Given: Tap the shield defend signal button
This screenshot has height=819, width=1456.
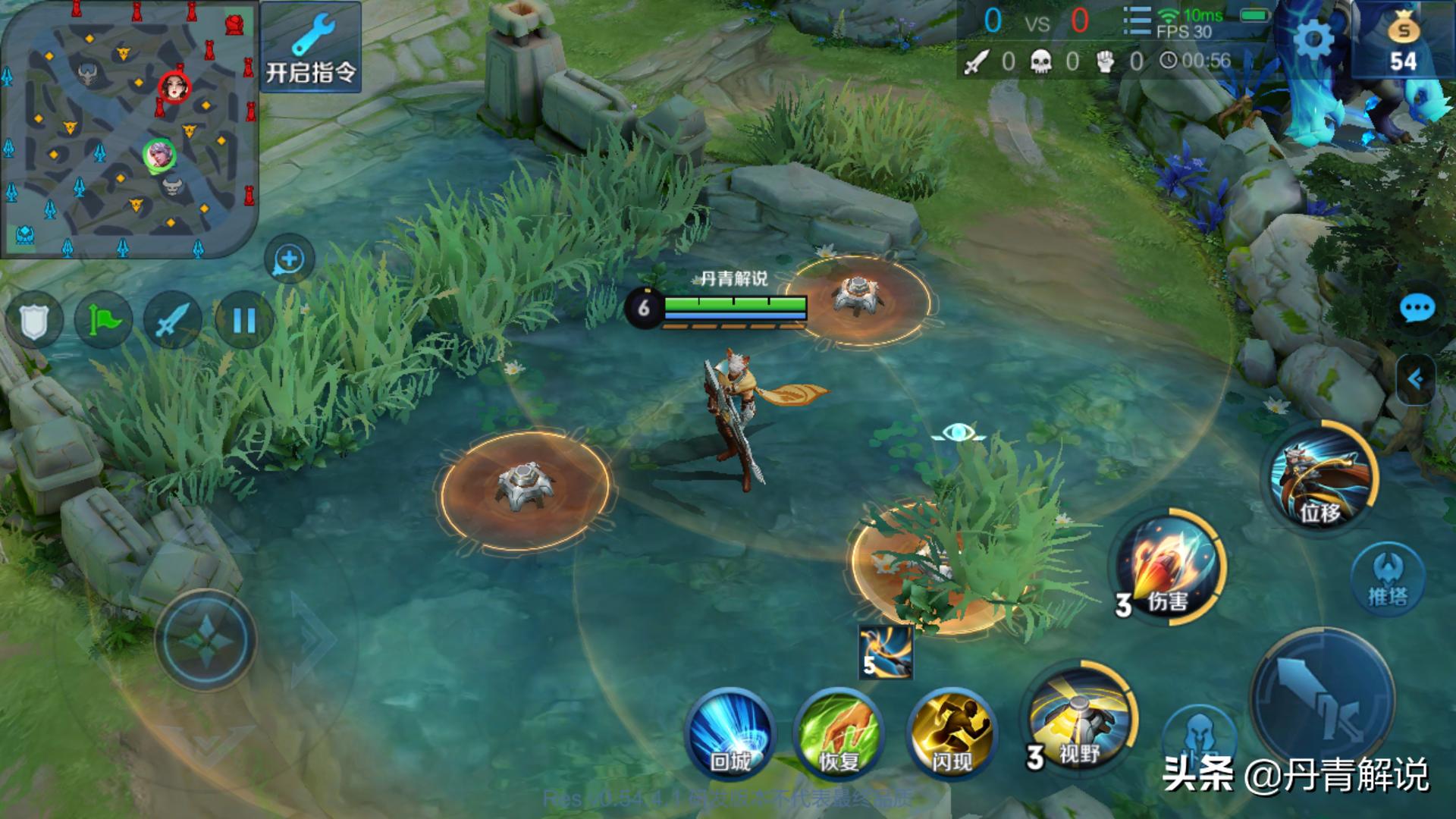Looking at the screenshot, I should pos(33,320).
